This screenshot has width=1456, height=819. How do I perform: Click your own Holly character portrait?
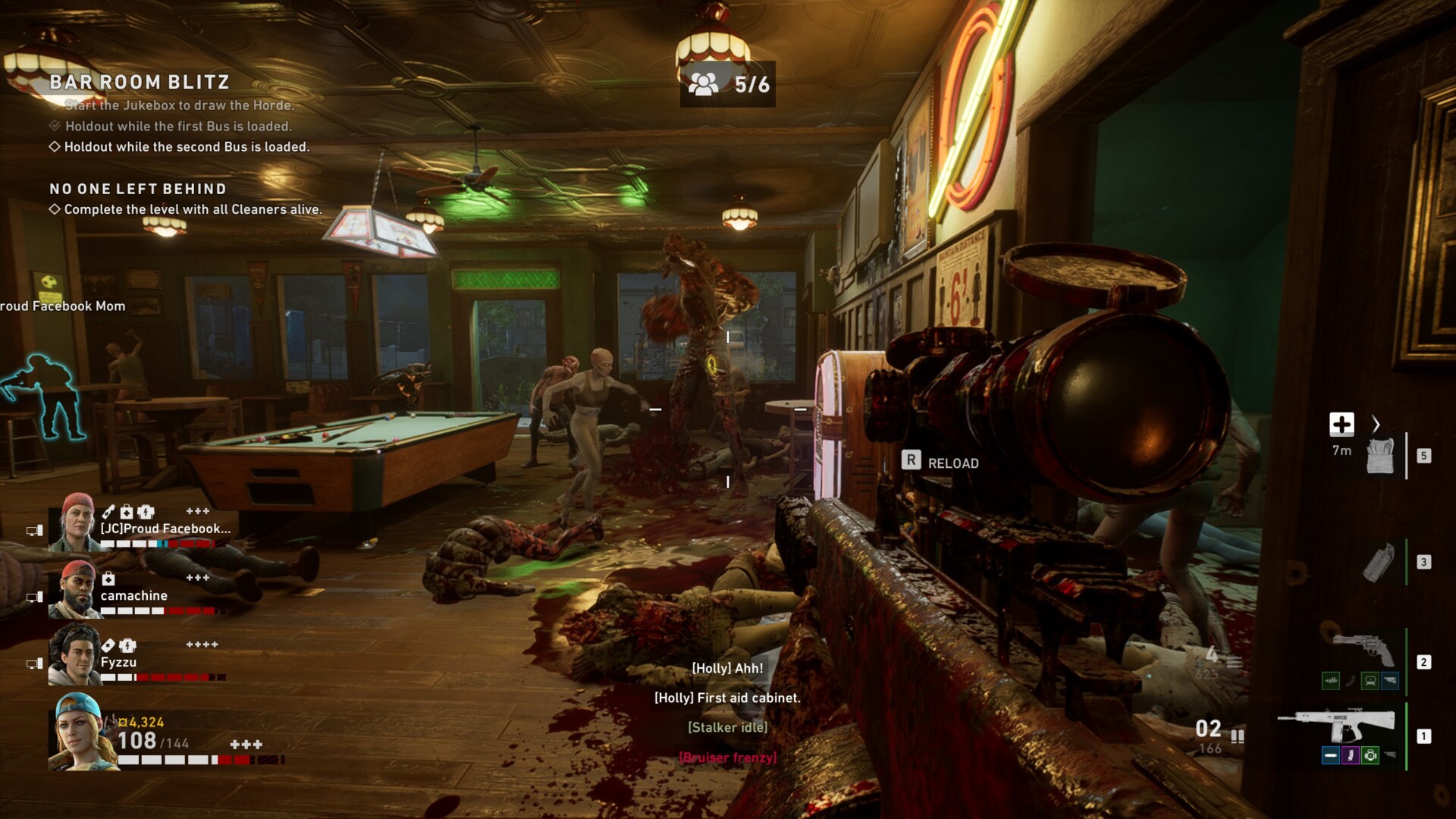coord(82,732)
